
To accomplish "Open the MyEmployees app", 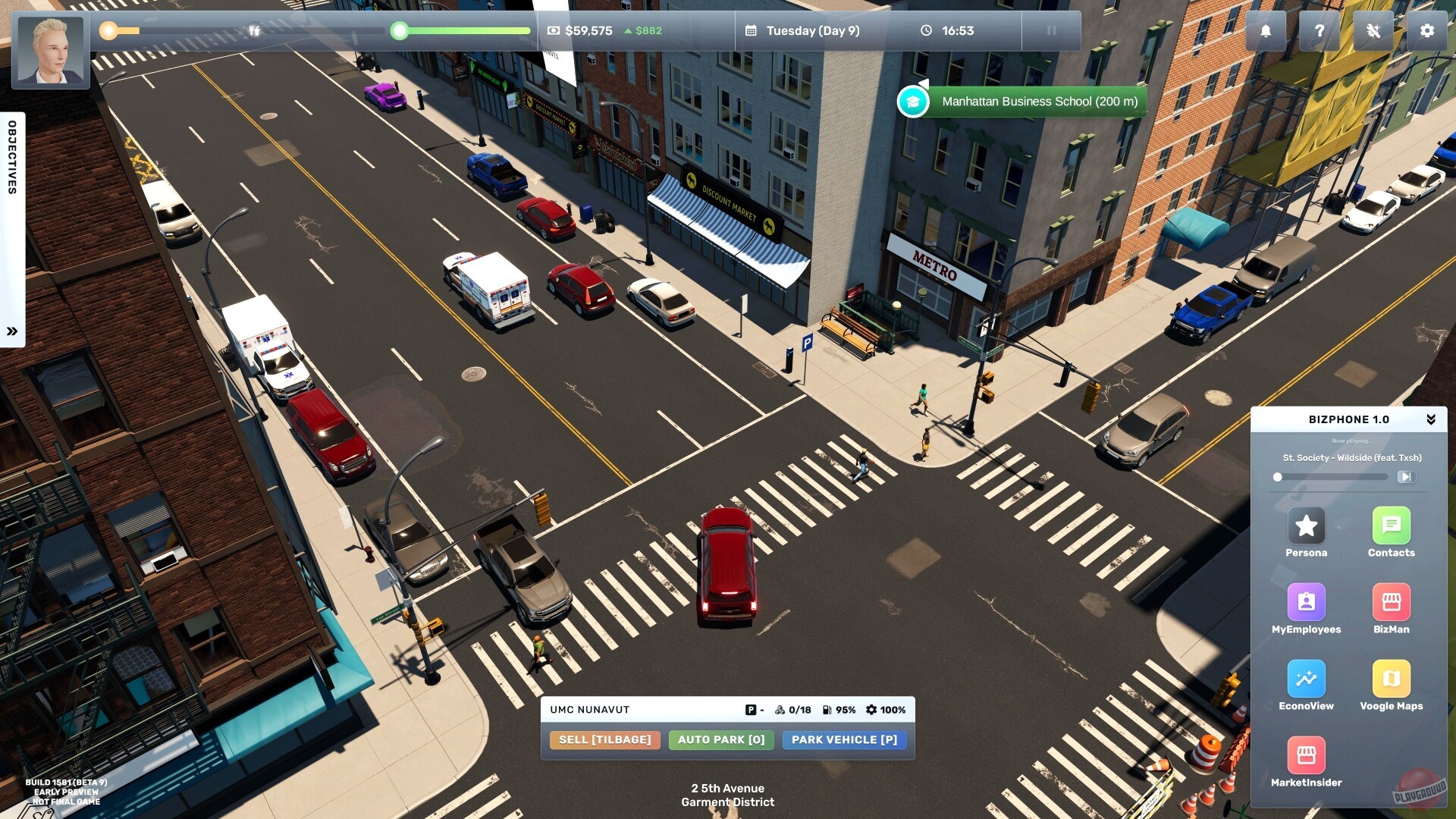I will click(1306, 603).
